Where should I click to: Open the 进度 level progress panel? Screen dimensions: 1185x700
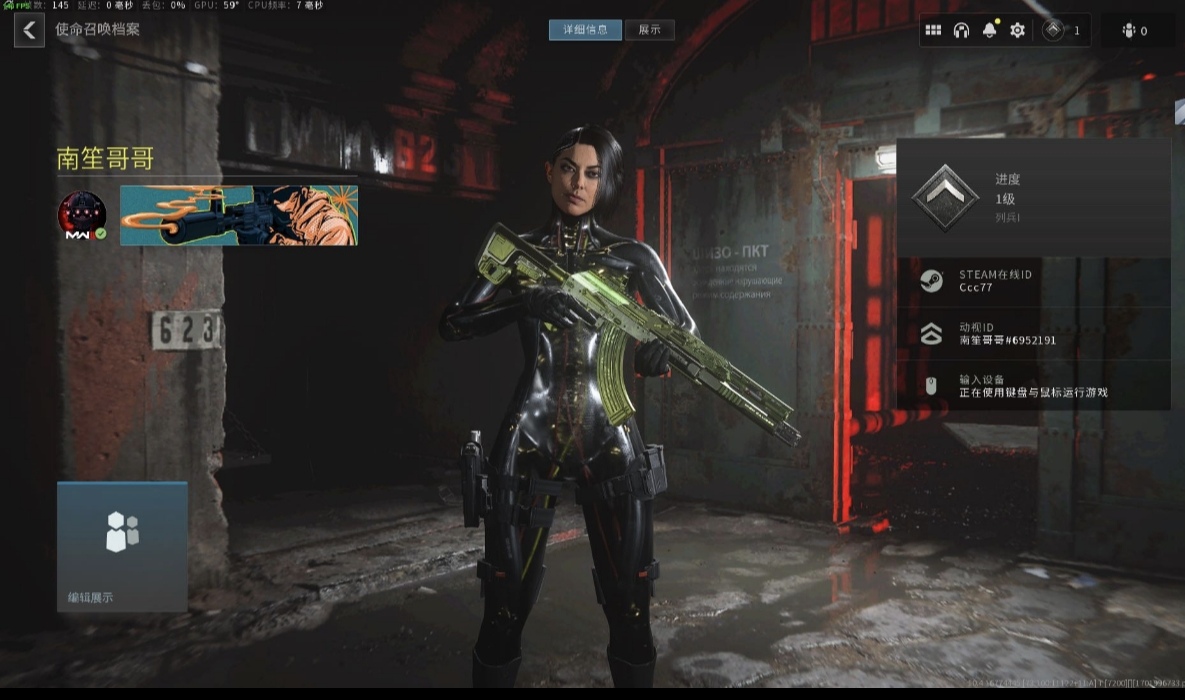pyautogui.click(x=1033, y=198)
